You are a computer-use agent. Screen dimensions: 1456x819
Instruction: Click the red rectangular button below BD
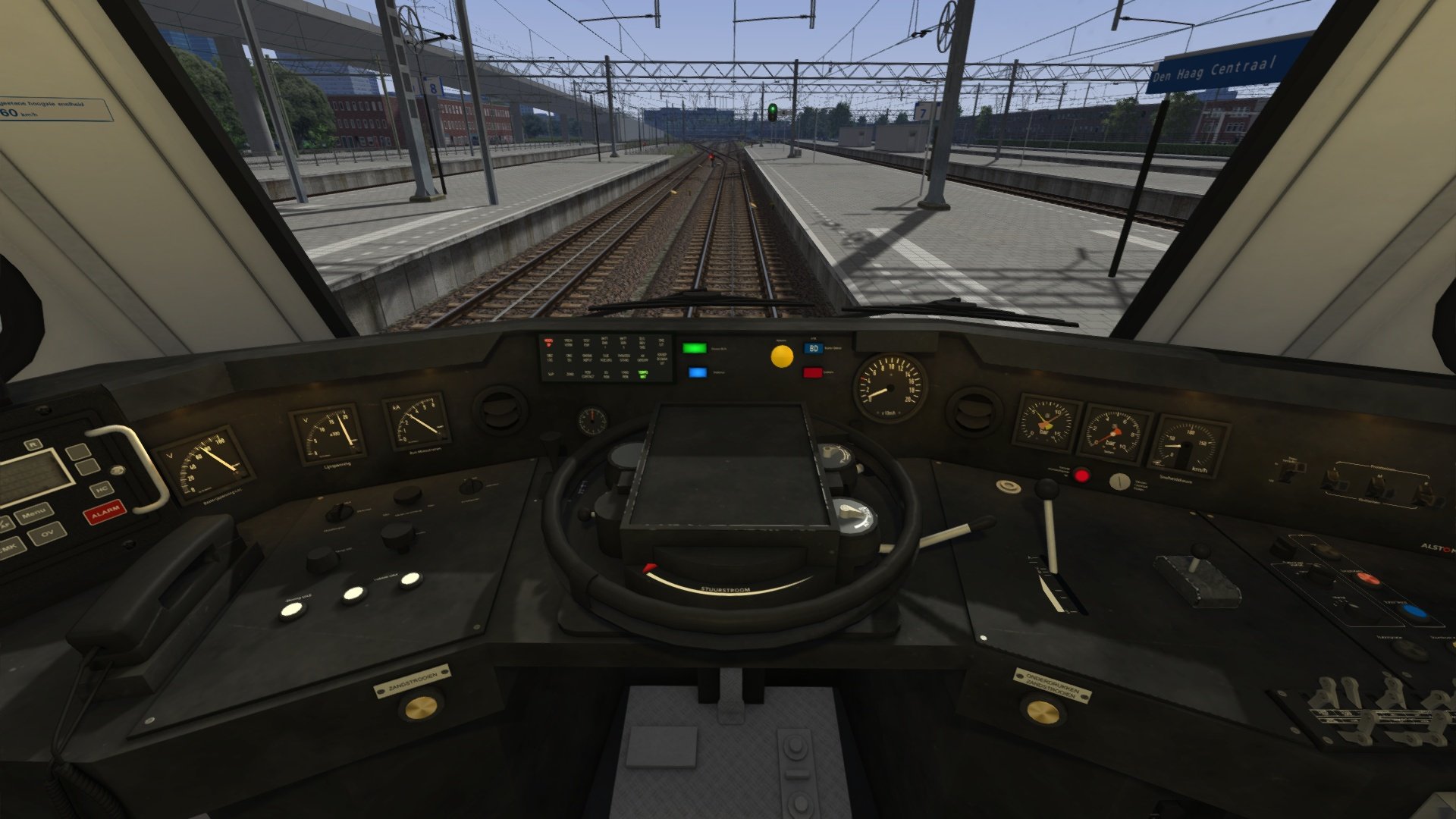tap(813, 372)
